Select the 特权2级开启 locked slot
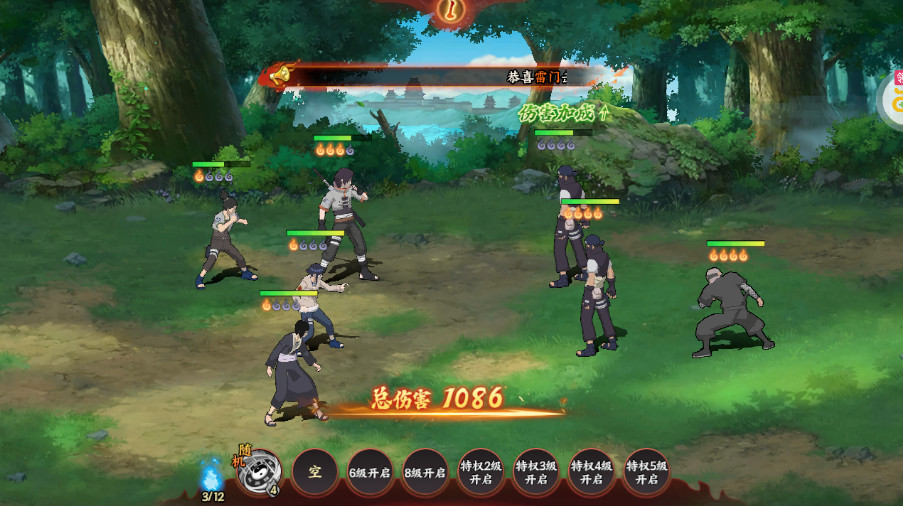 [481, 472]
